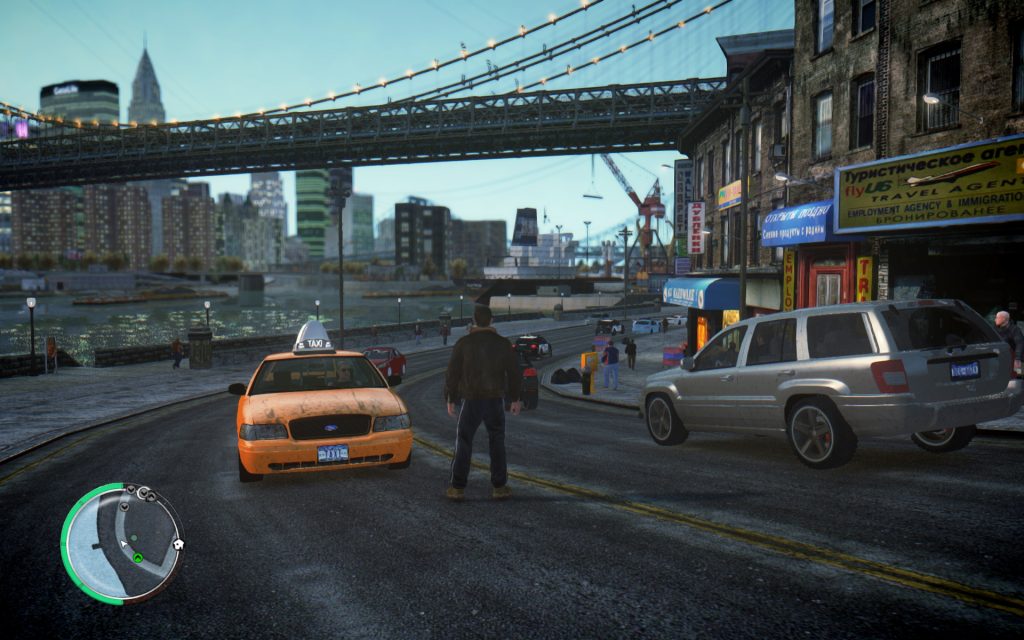Select the safehouse marker on the minimap edge
The width and height of the screenshot is (1024, 640).
(x=178, y=545)
